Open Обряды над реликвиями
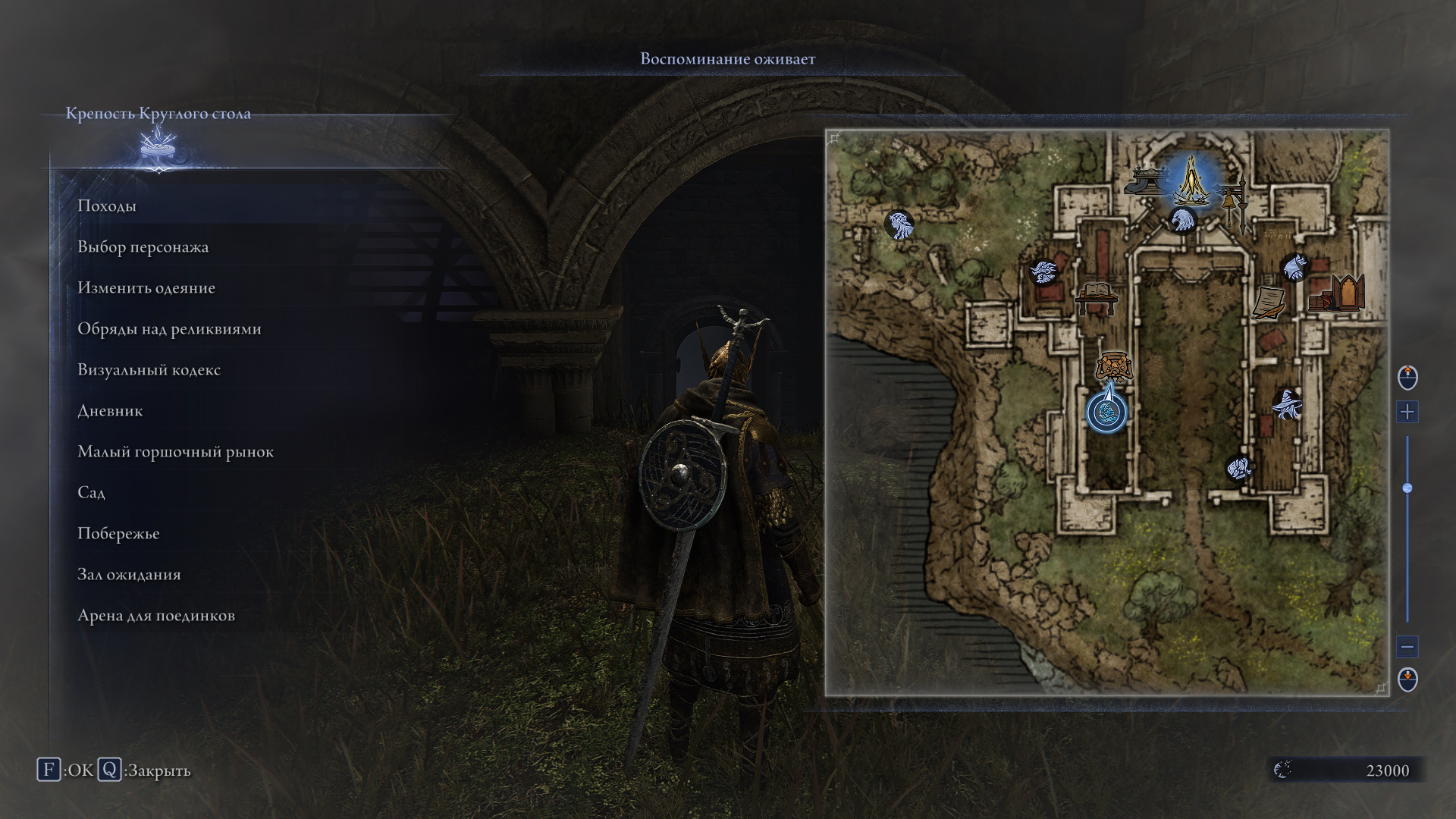Viewport: 1456px width, 819px height. tap(169, 328)
